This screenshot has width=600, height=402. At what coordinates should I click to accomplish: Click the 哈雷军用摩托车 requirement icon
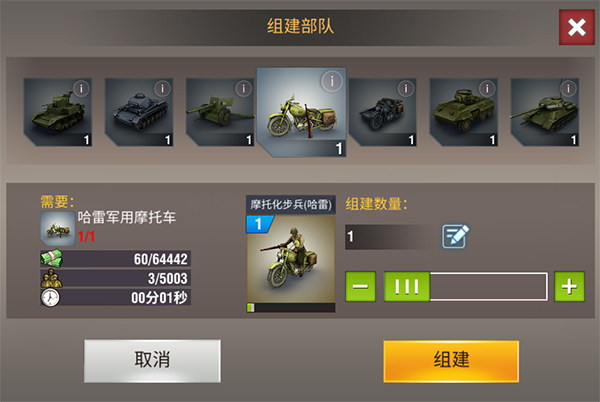(55, 227)
